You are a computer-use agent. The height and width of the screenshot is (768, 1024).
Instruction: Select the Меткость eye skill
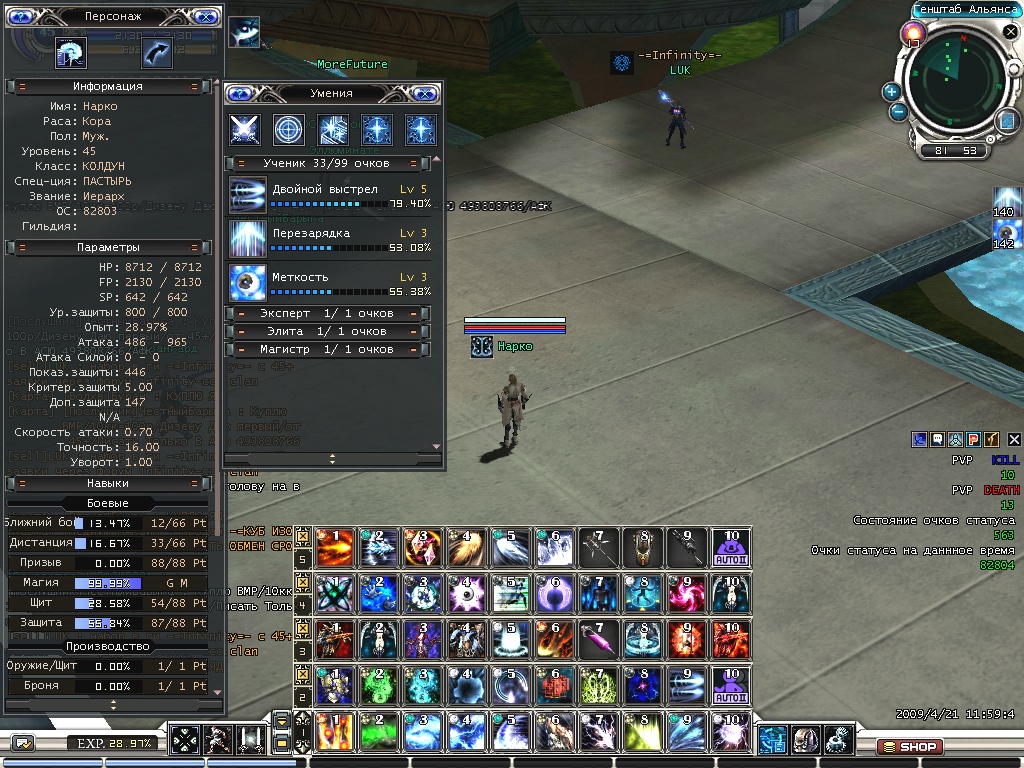246,282
